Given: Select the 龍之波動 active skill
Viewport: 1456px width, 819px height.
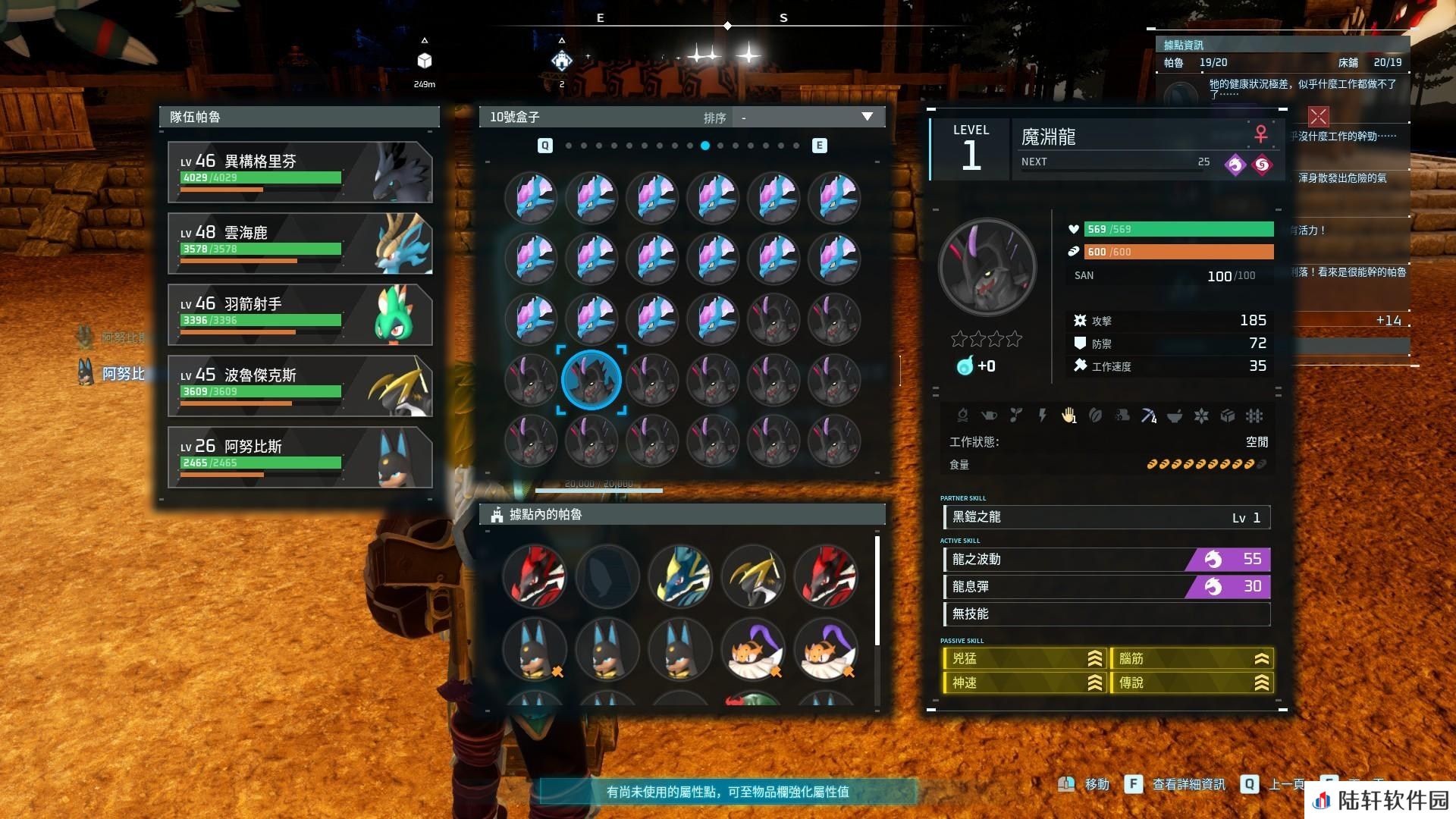Looking at the screenshot, I should tap(1106, 560).
